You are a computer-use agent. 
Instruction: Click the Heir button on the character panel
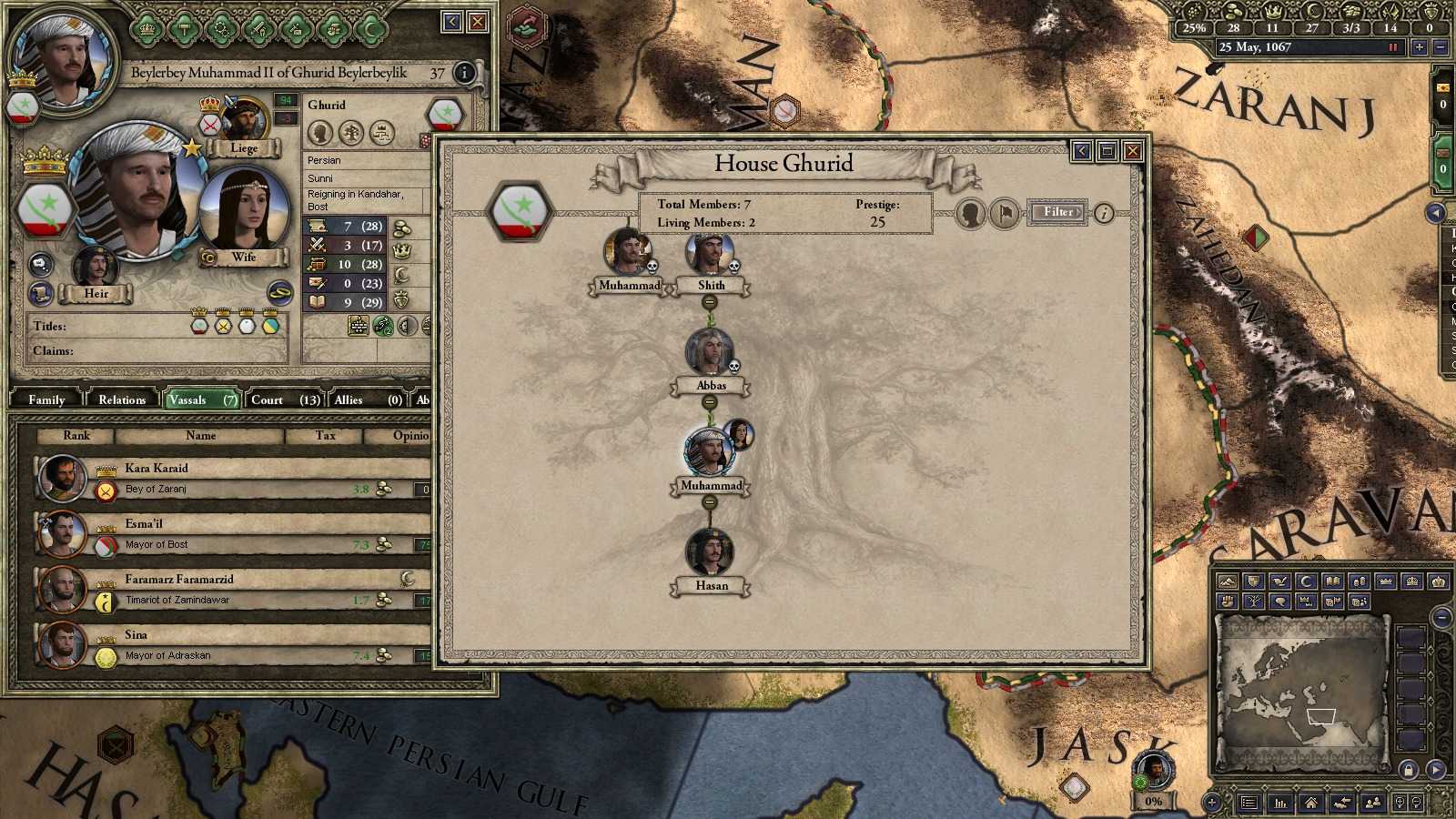(x=96, y=293)
